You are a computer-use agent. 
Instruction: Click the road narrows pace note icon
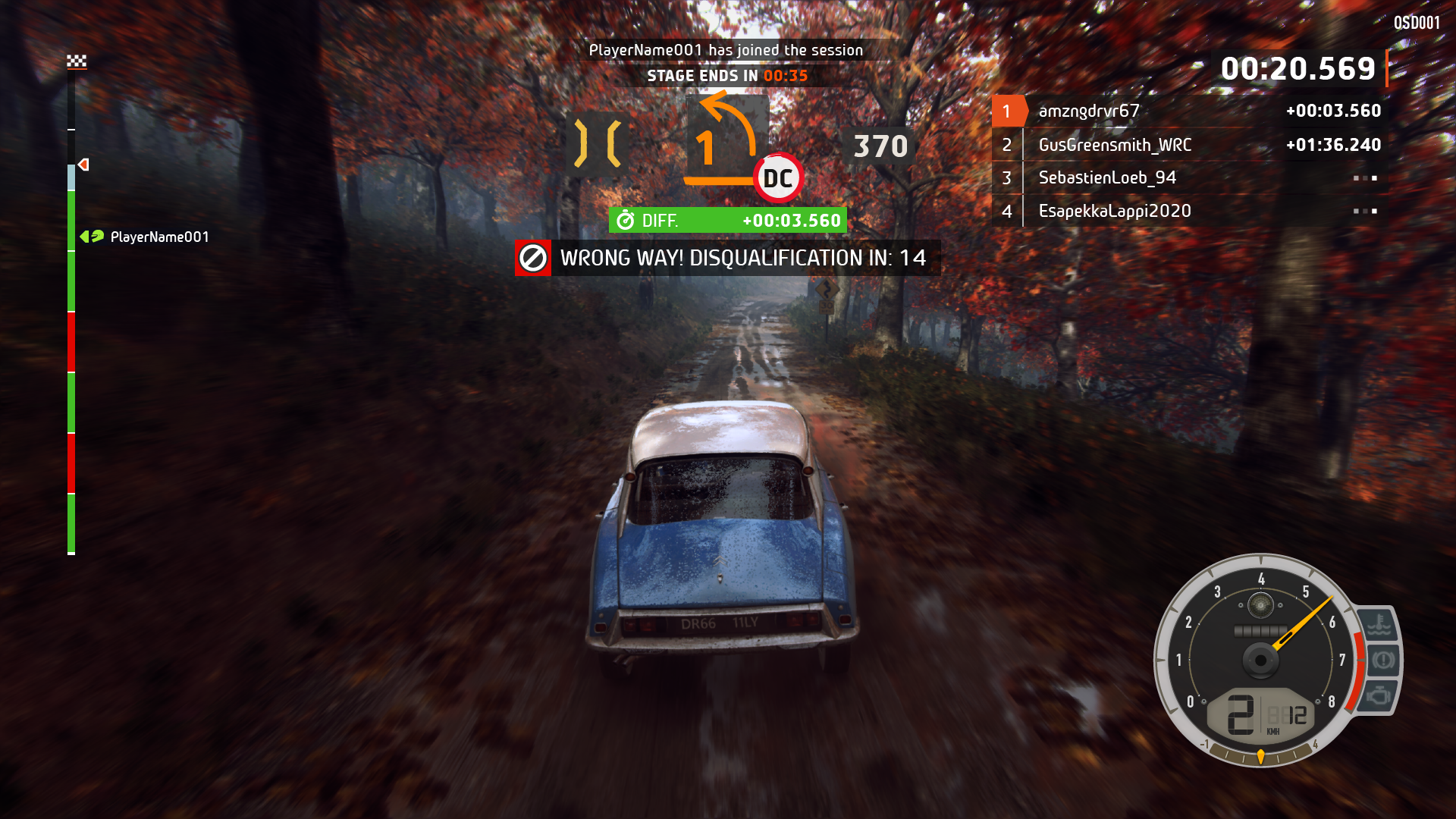[x=598, y=143]
